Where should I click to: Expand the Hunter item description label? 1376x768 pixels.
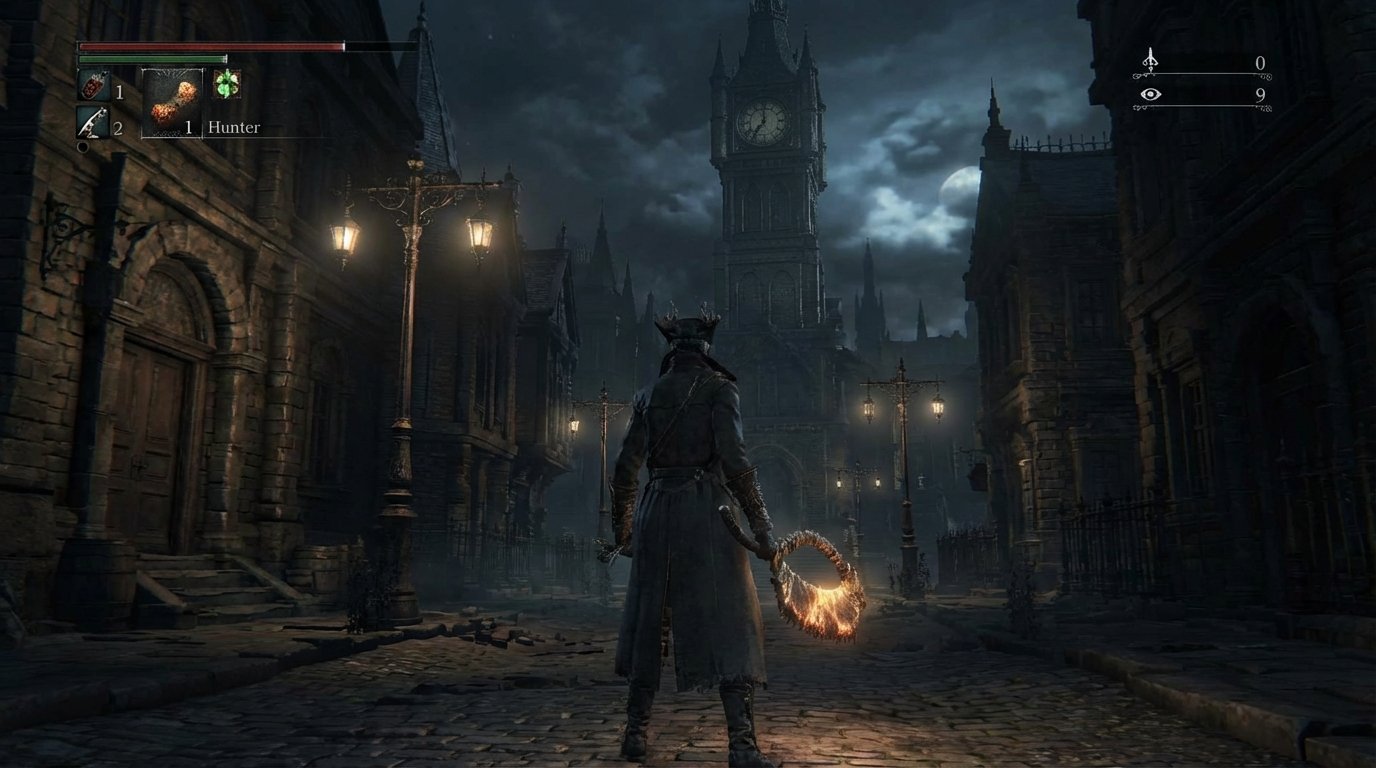234,128
